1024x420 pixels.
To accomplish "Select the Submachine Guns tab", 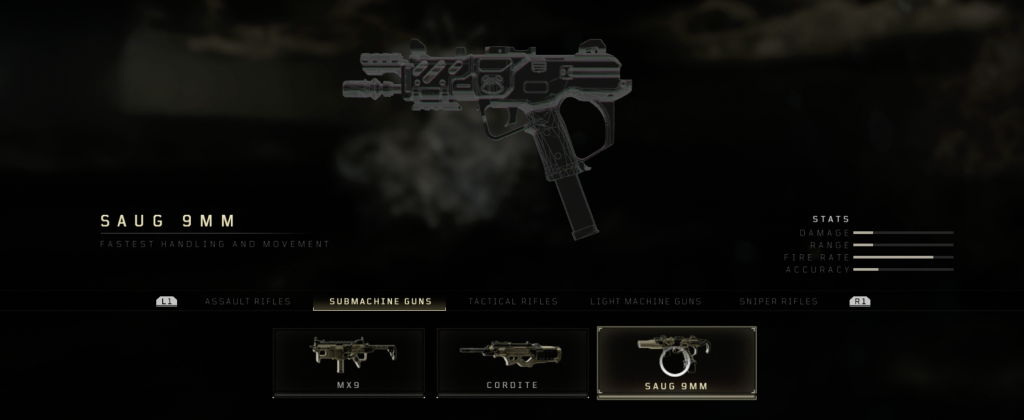I will pyautogui.click(x=379, y=301).
